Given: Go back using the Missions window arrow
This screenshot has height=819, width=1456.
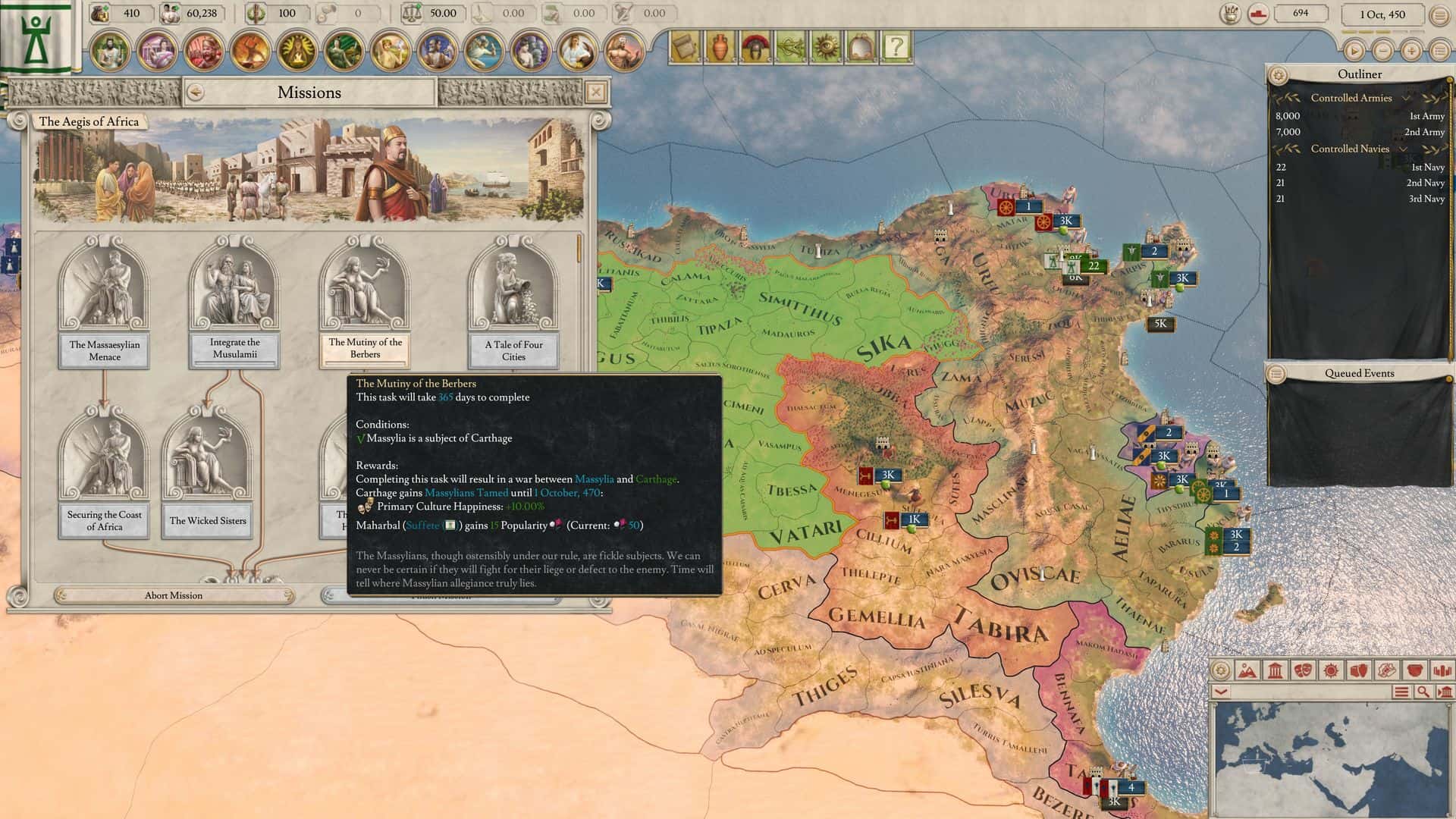Looking at the screenshot, I should click(x=197, y=92).
